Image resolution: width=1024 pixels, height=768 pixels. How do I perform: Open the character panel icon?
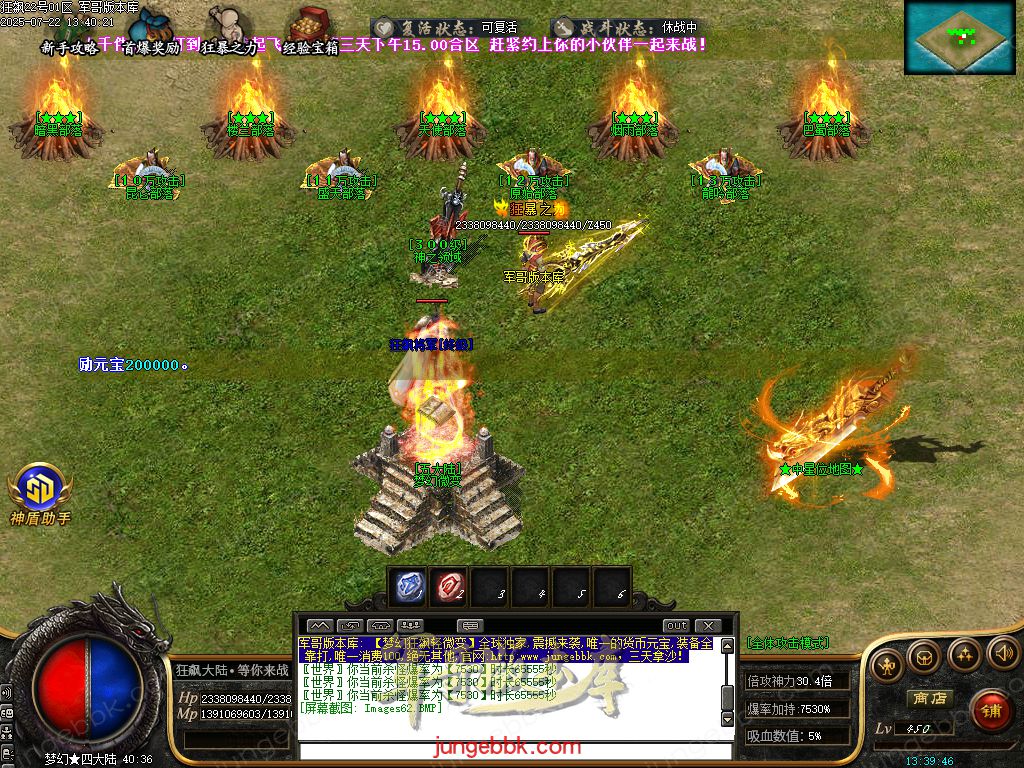(x=887, y=663)
